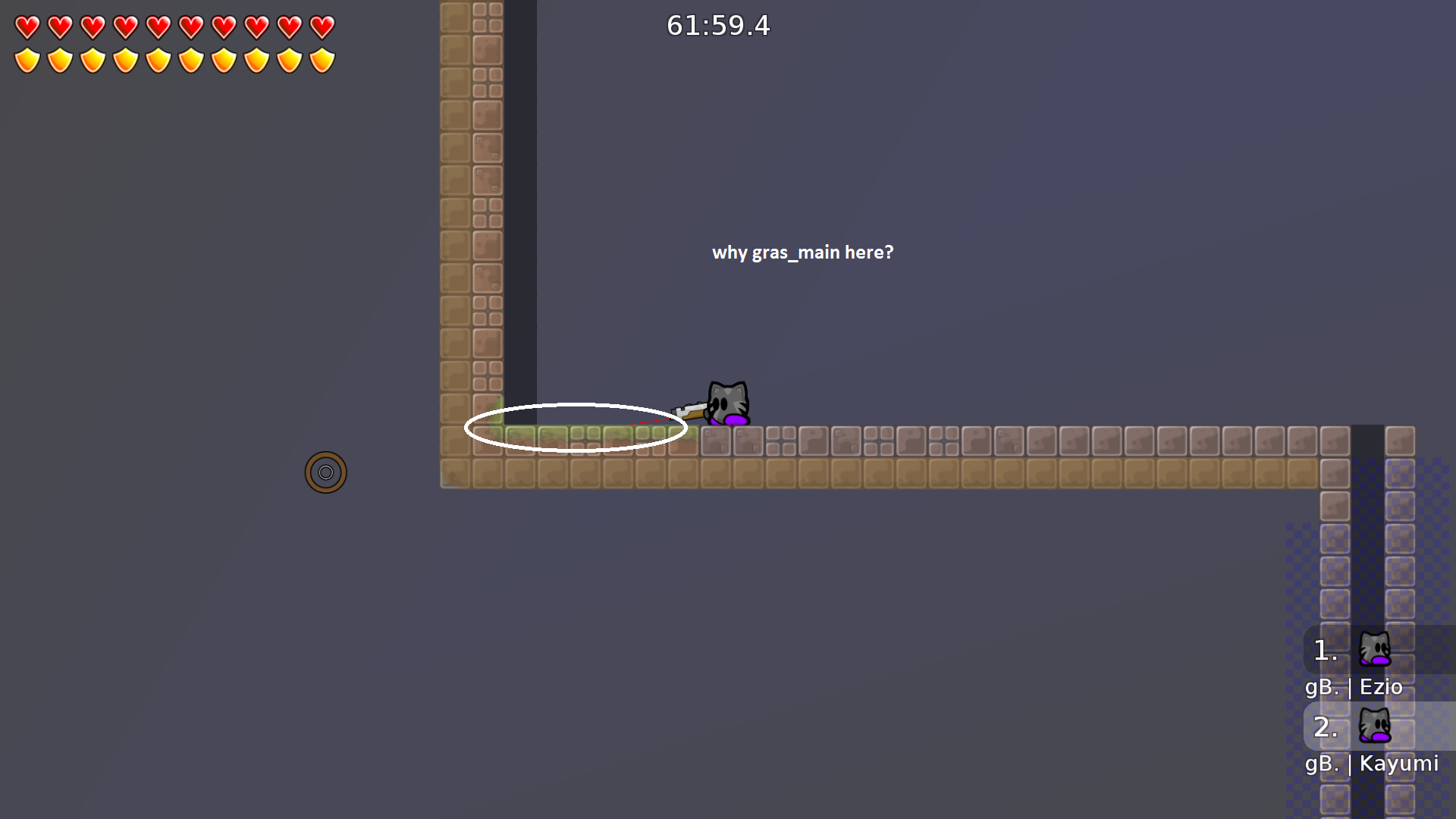1456x819 pixels.
Task: Click the match timer showing 61:59.4
Action: (x=717, y=26)
